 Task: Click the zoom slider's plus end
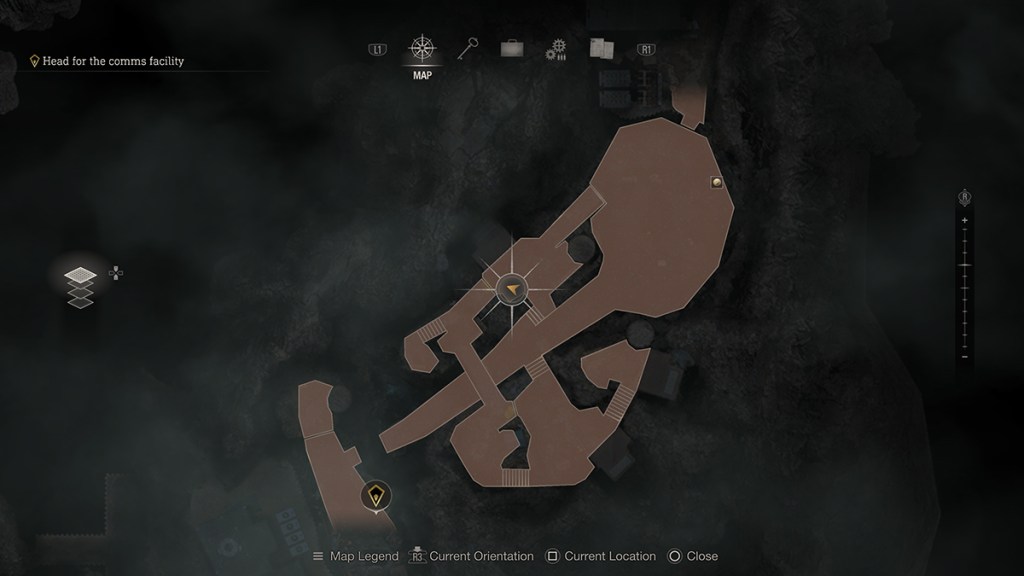tap(964, 220)
